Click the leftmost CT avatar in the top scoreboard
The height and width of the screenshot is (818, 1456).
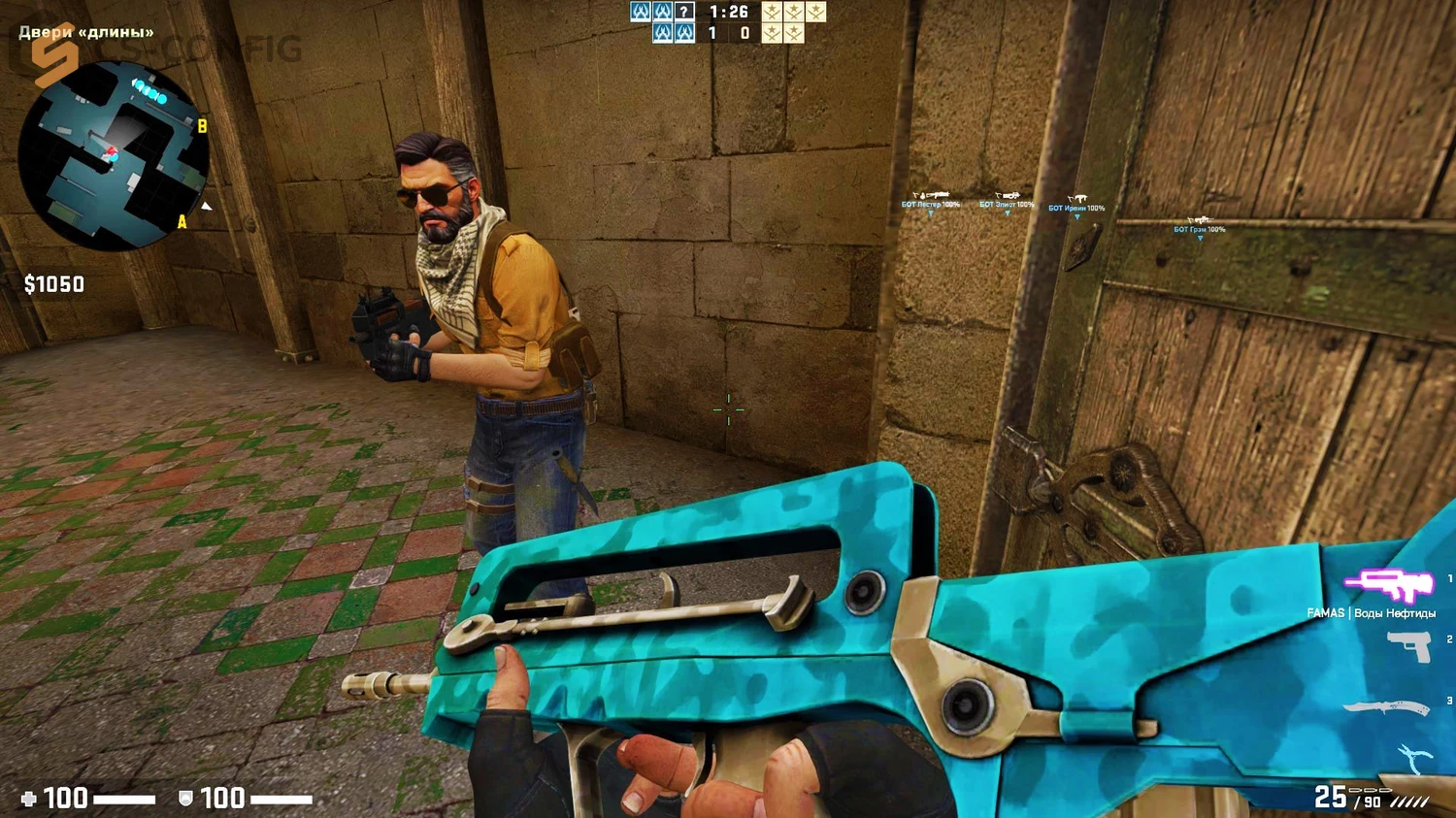643,13
